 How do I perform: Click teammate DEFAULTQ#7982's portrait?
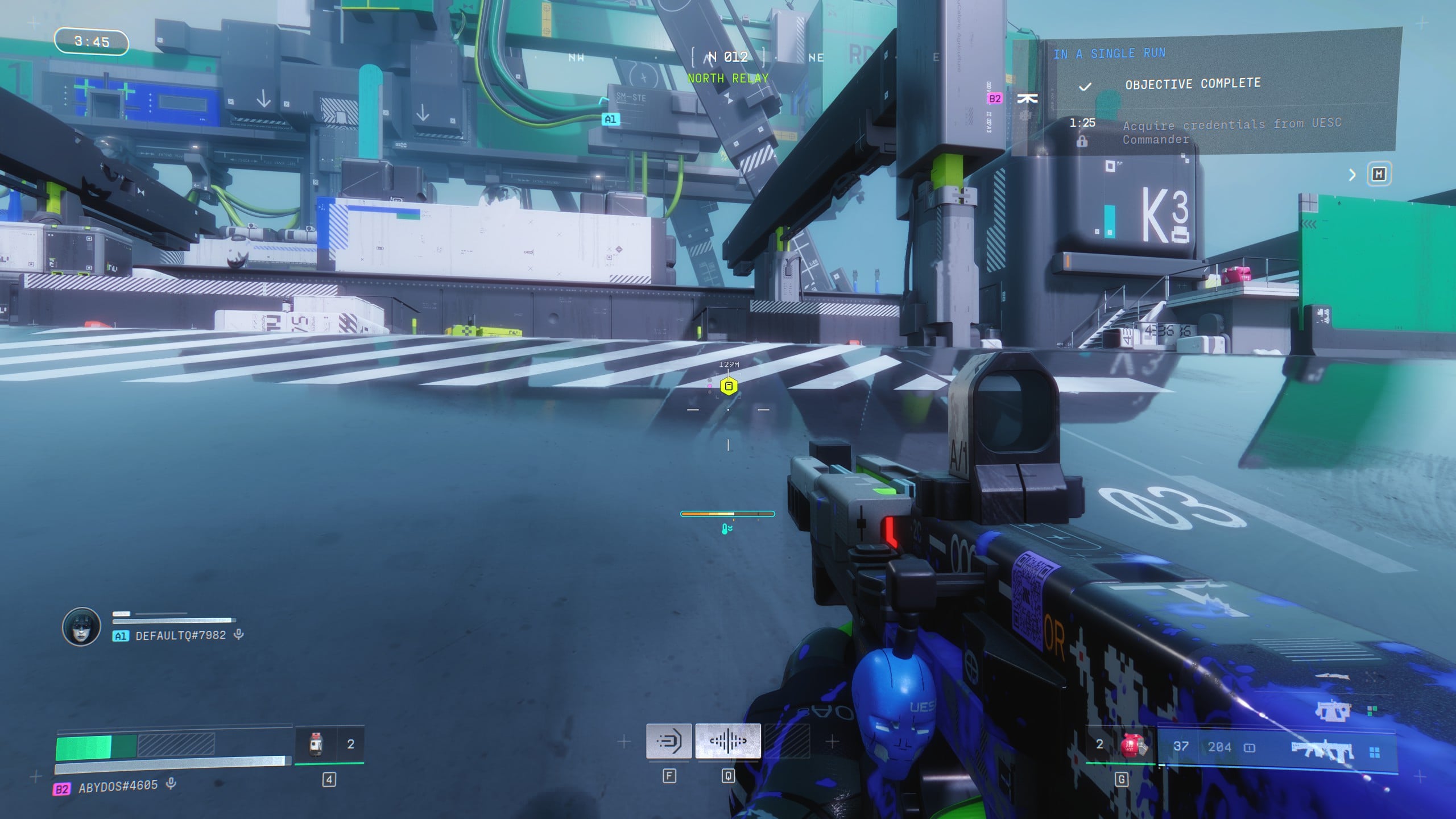(x=81, y=627)
